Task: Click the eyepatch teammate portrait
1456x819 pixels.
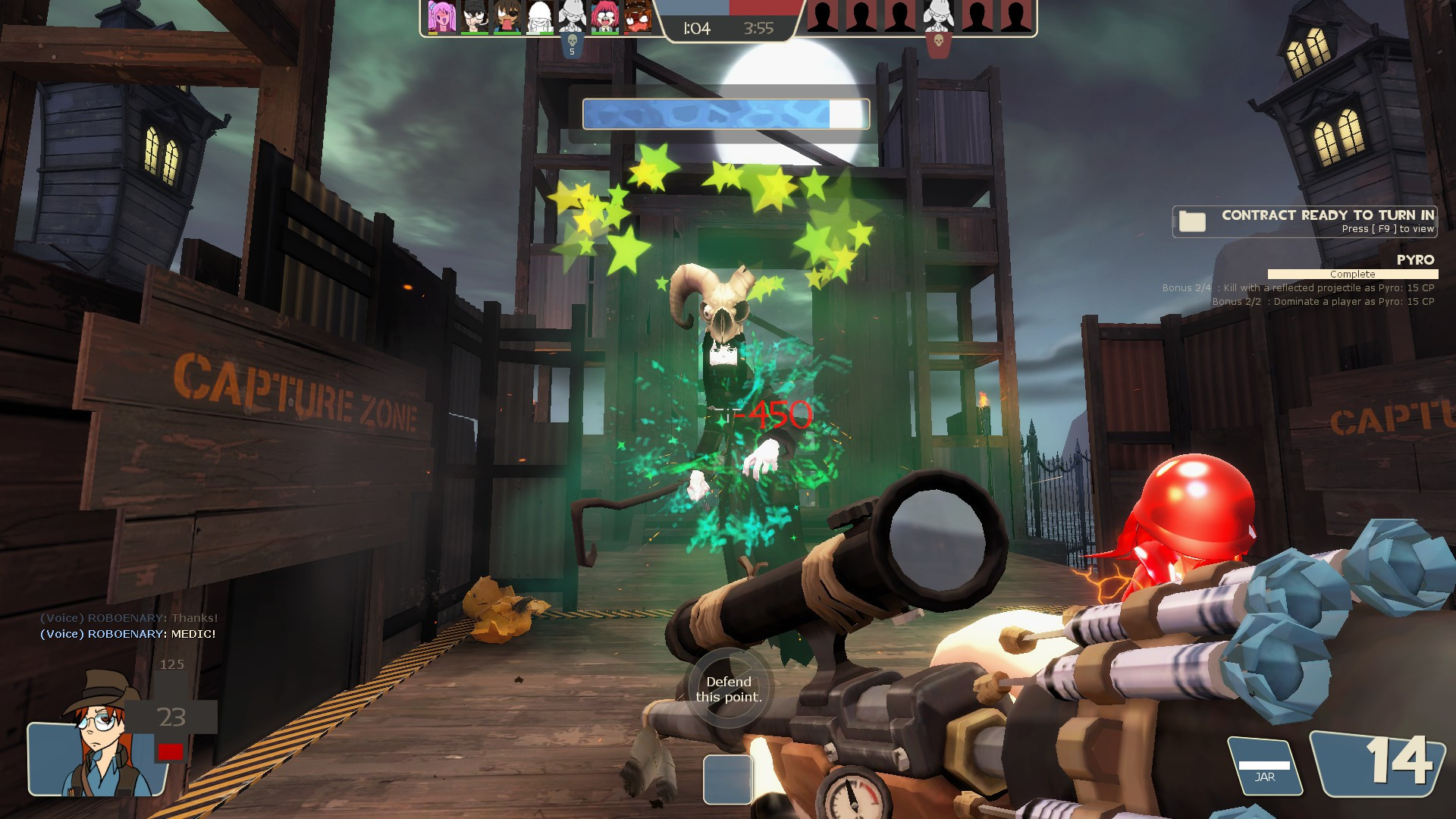Action: coord(507,17)
